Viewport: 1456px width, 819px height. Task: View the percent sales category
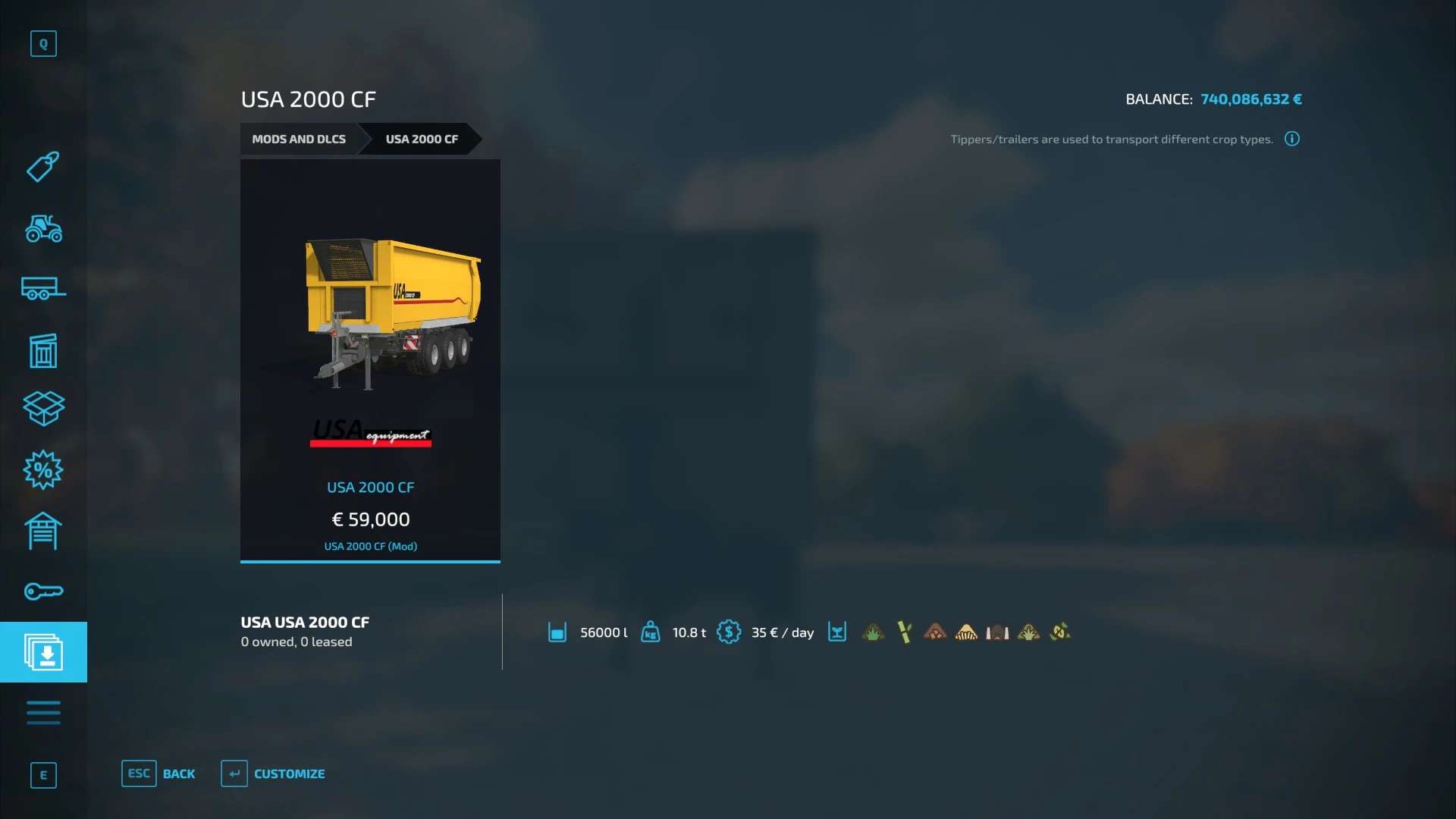pyautogui.click(x=43, y=470)
